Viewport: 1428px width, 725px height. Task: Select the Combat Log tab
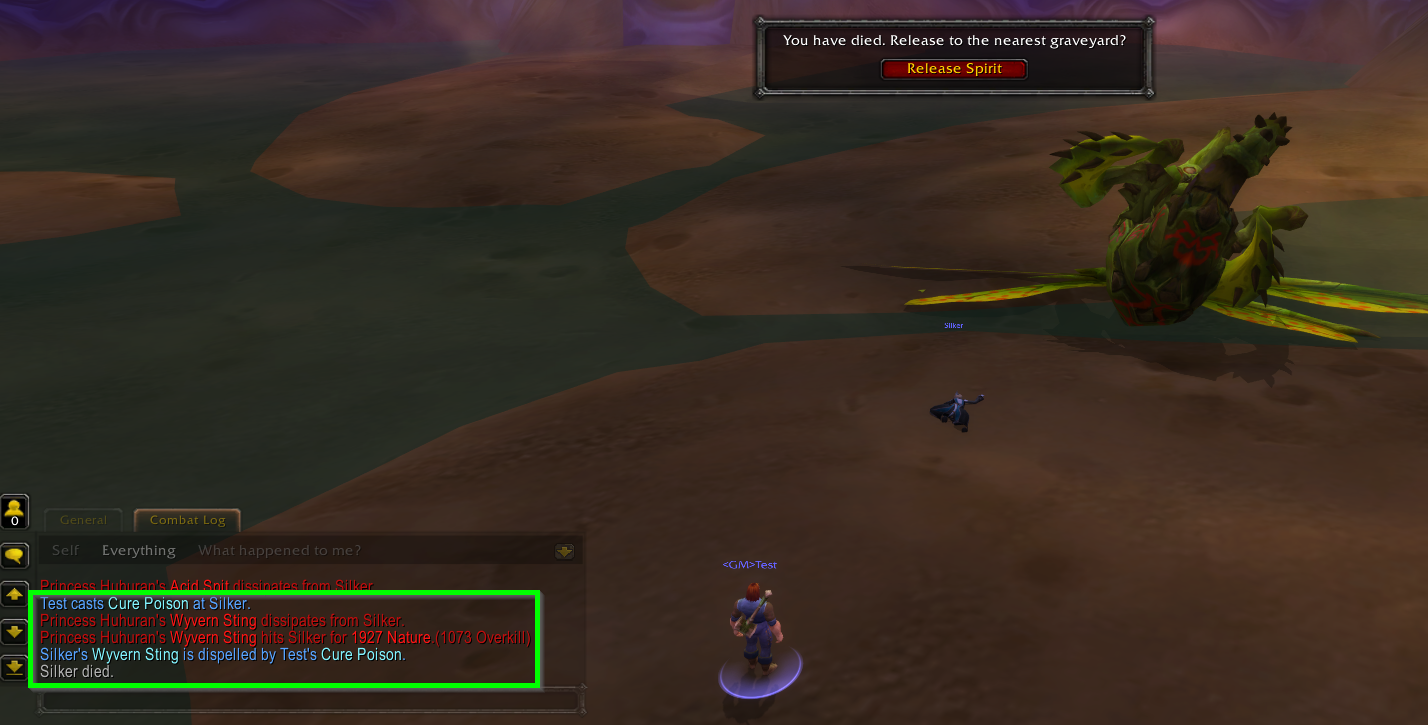[187, 519]
